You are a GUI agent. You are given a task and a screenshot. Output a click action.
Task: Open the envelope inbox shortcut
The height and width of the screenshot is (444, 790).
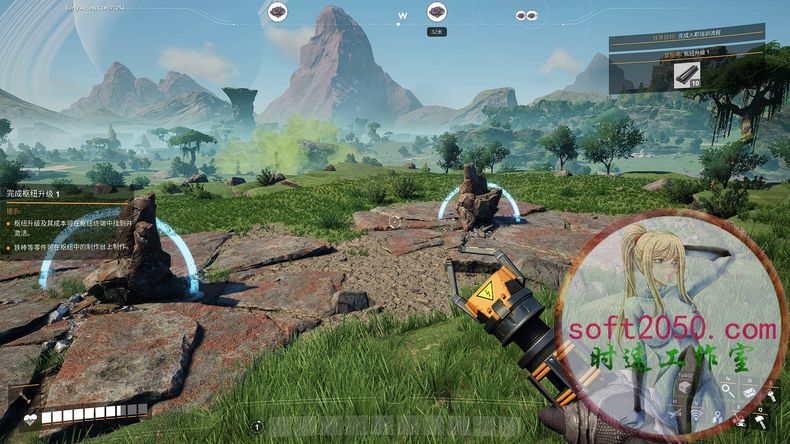pos(751,393)
